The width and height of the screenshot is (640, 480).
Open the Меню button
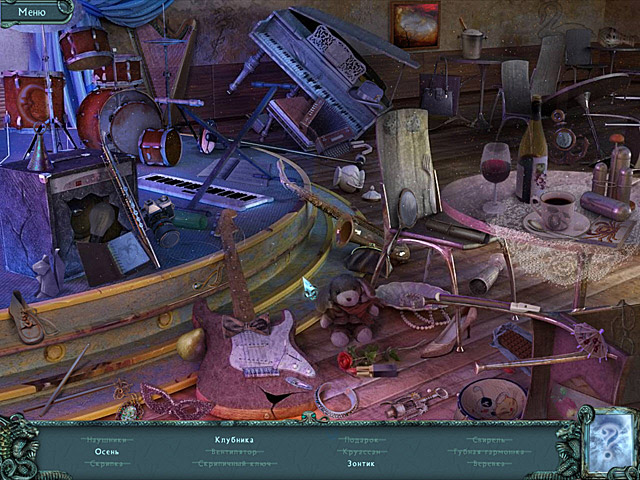tap(32, 12)
